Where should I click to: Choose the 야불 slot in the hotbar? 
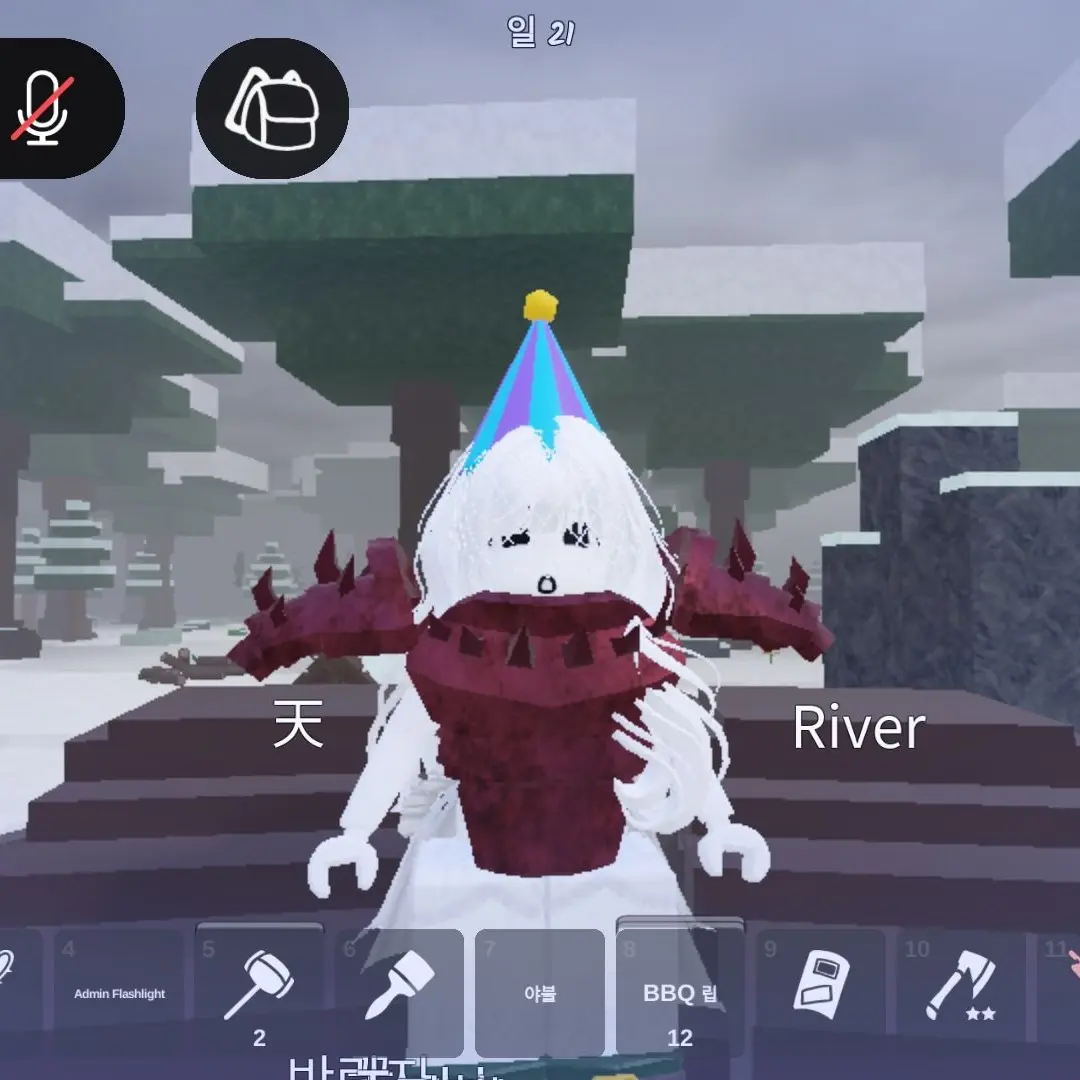539,992
